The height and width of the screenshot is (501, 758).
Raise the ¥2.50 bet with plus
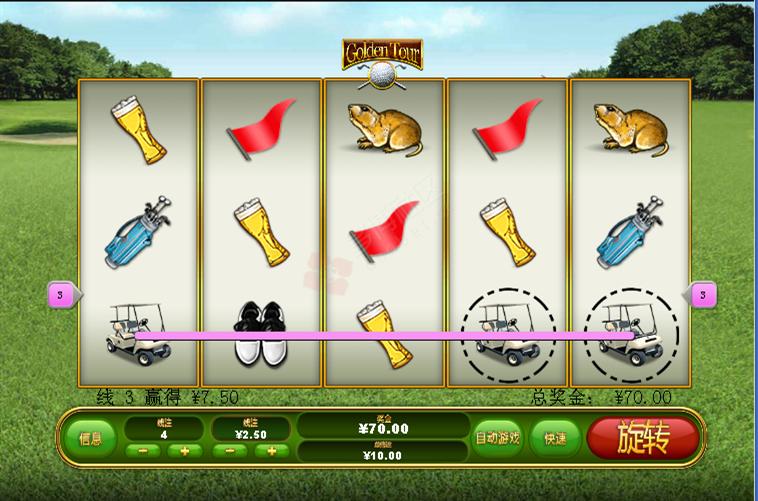(x=271, y=451)
